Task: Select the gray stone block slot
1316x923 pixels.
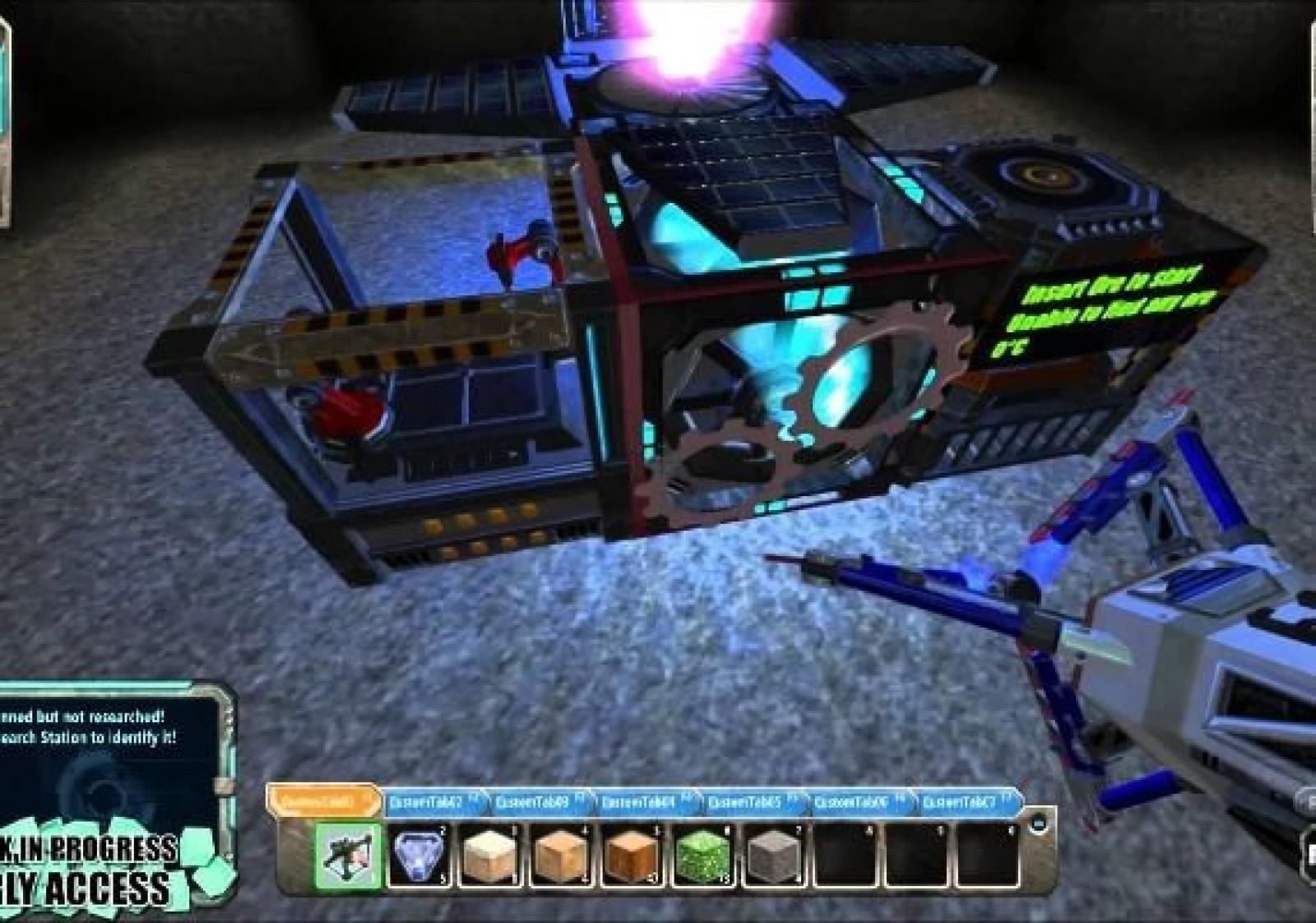Action: coord(772,856)
